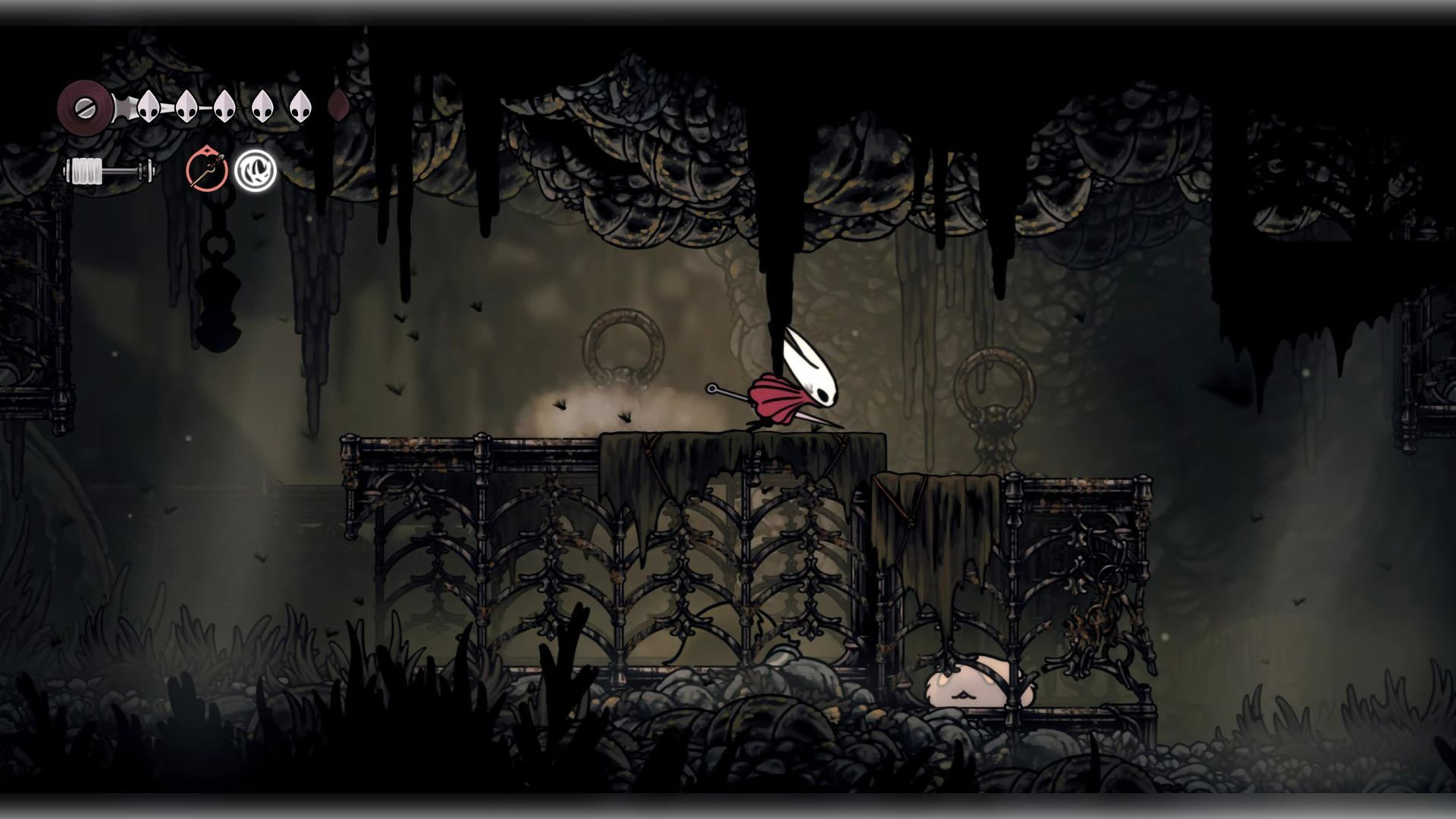Click the crimson crest emblem with the slotted disc
This screenshot has width=1456, height=819.
(x=83, y=106)
